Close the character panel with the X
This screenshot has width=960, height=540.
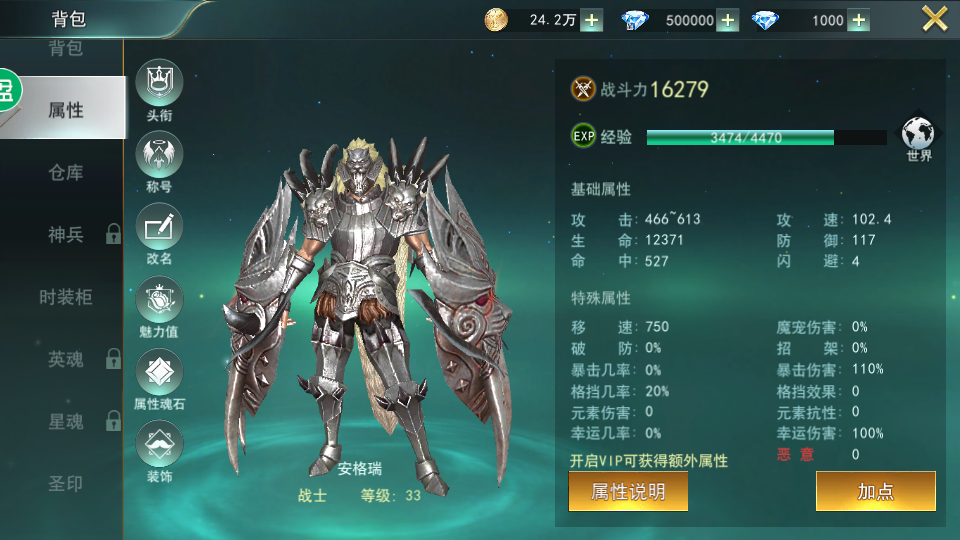click(934, 19)
